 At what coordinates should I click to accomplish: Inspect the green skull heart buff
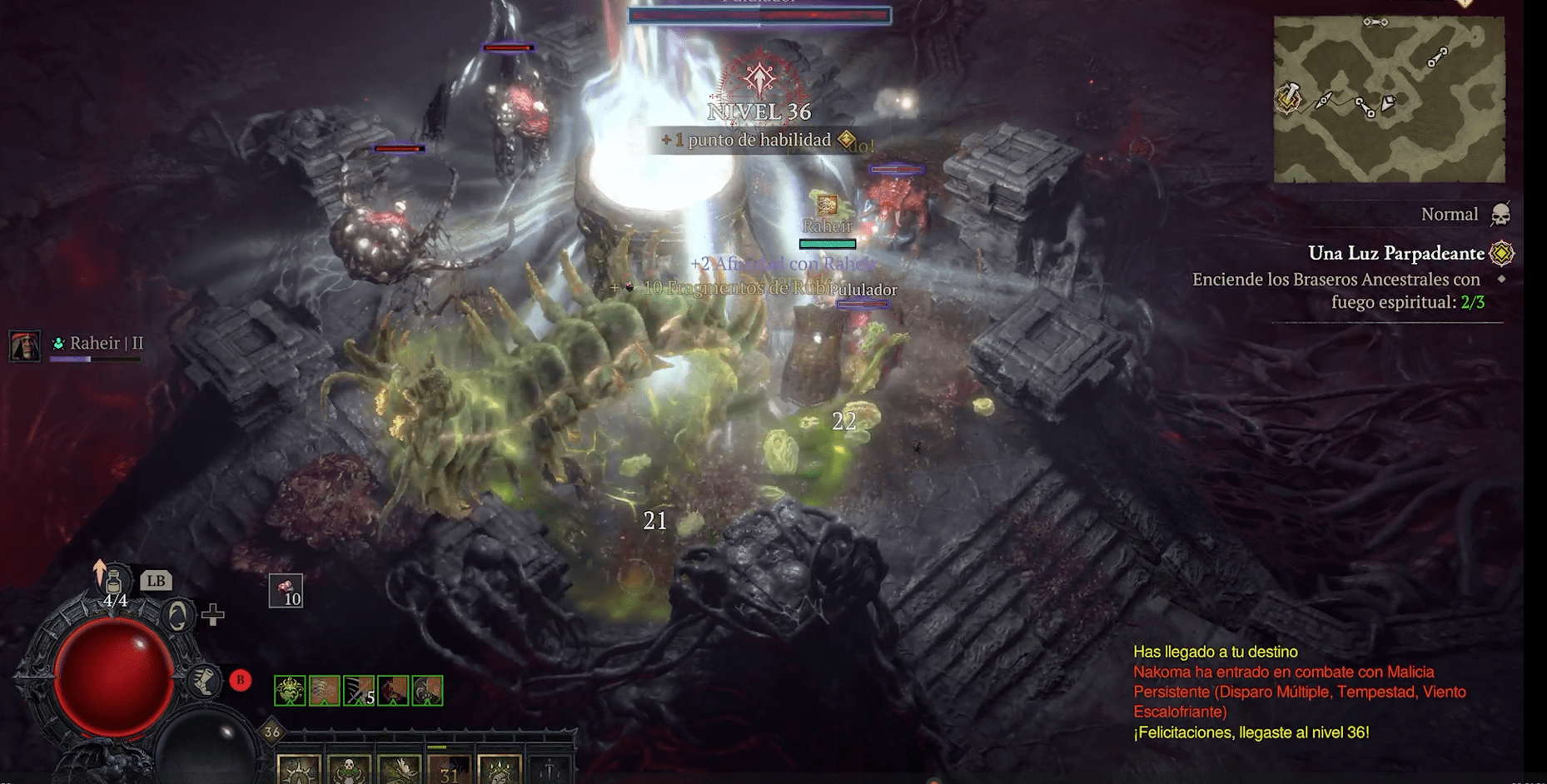tap(290, 691)
